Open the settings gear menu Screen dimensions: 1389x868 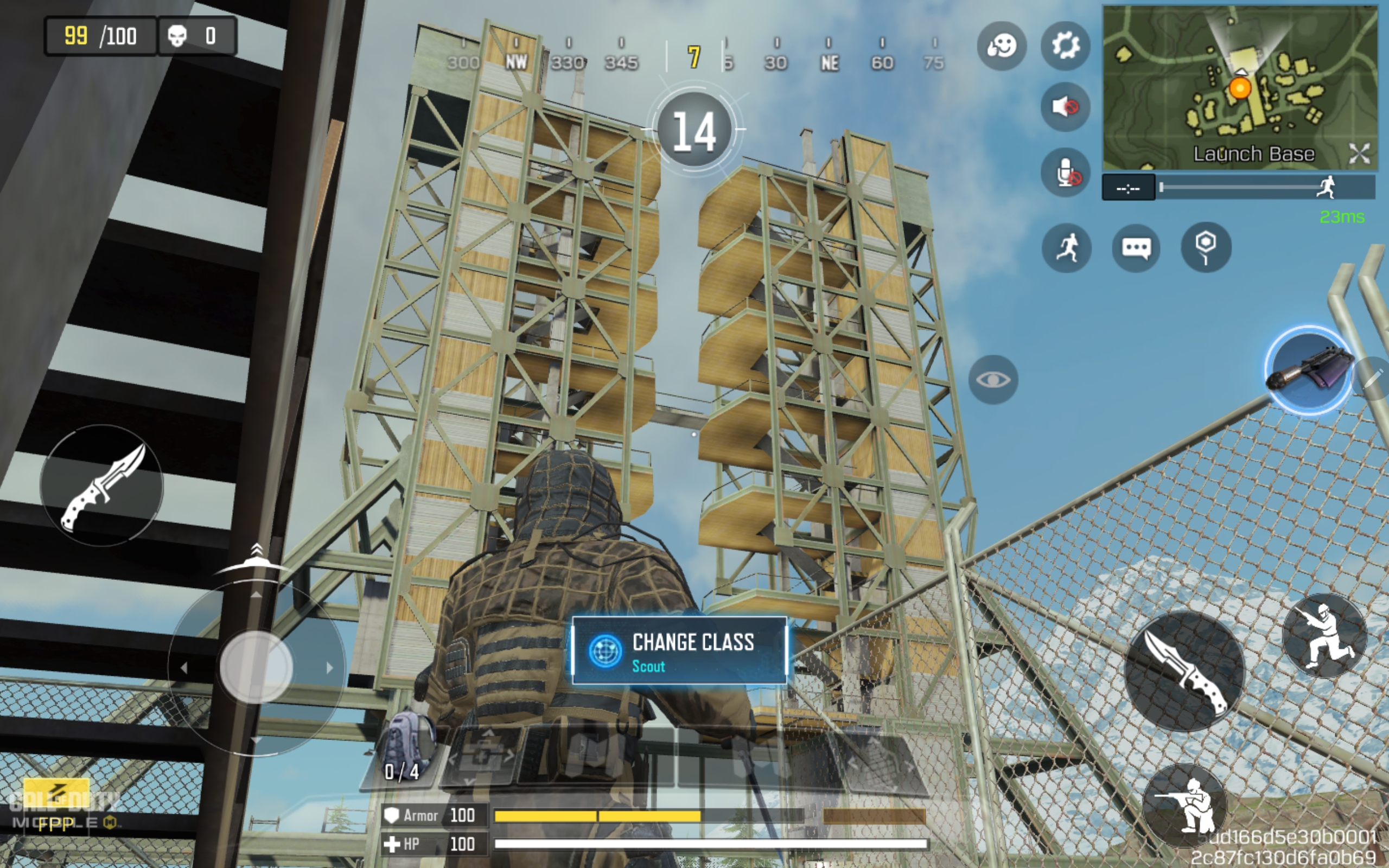[1065, 46]
